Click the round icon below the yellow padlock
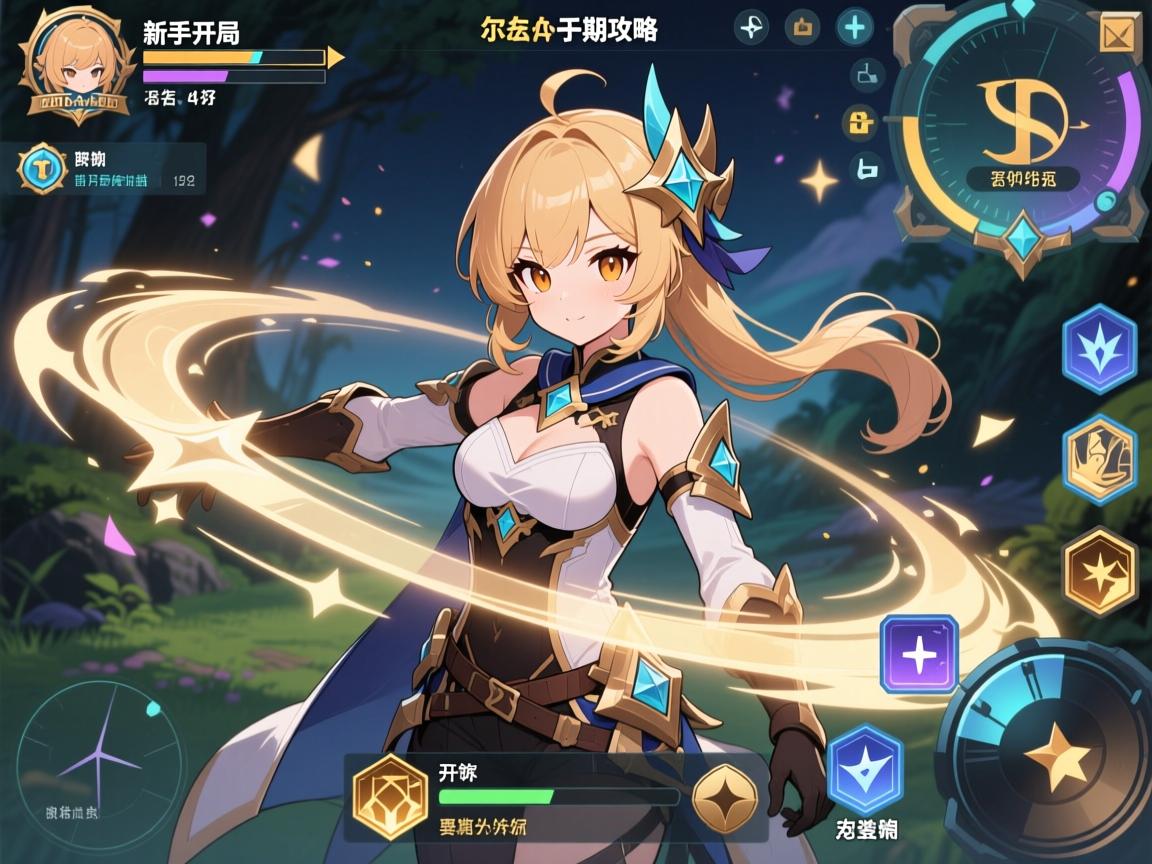Image resolution: width=1152 pixels, height=864 pixels. 866,169
